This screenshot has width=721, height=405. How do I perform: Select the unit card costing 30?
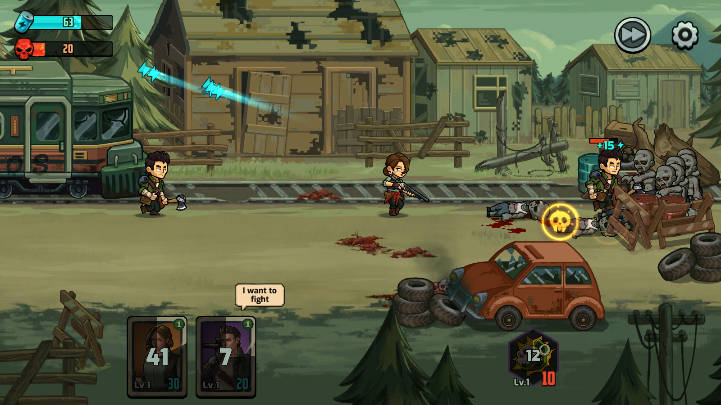tap(158, 354)
